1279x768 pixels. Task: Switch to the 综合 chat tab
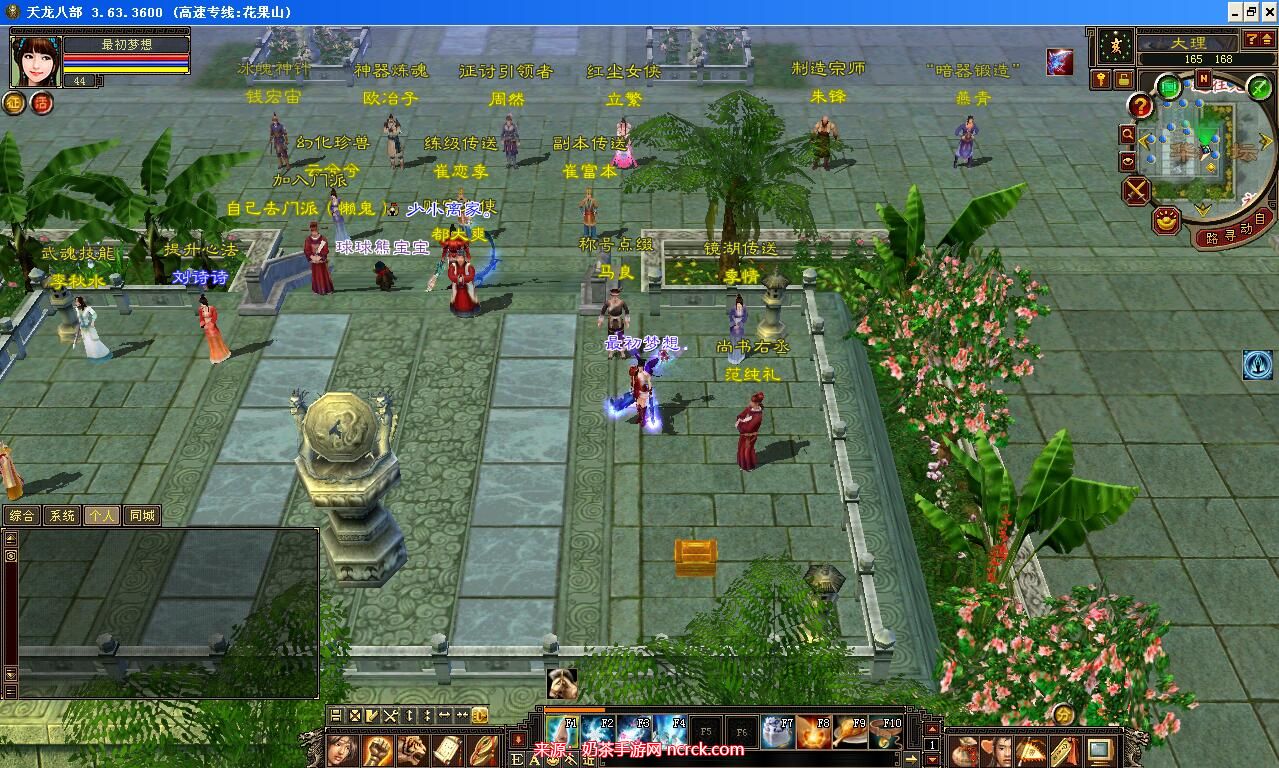[22, 516]
